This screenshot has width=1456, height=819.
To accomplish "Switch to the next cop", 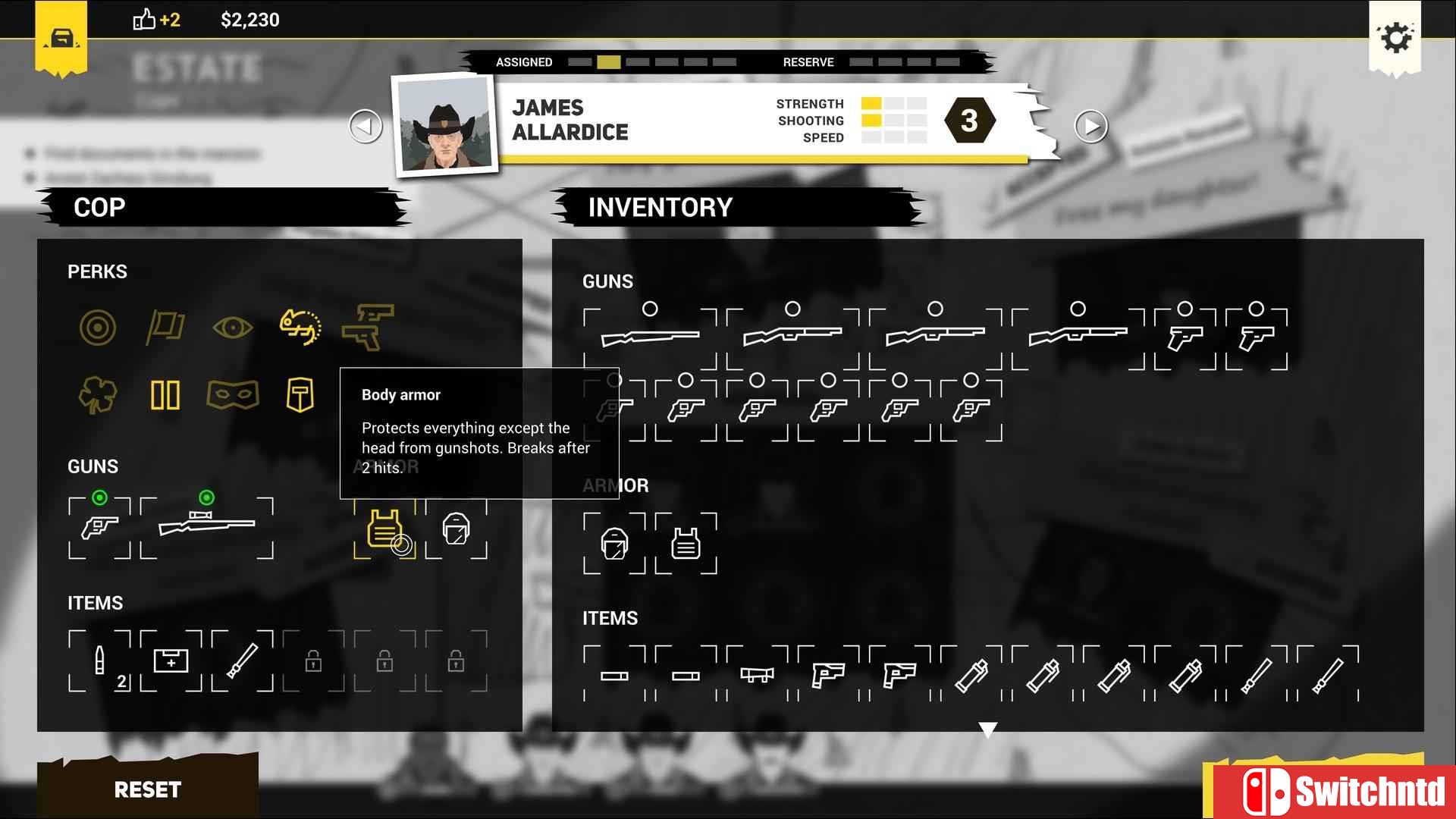I will click(1090, 126).
